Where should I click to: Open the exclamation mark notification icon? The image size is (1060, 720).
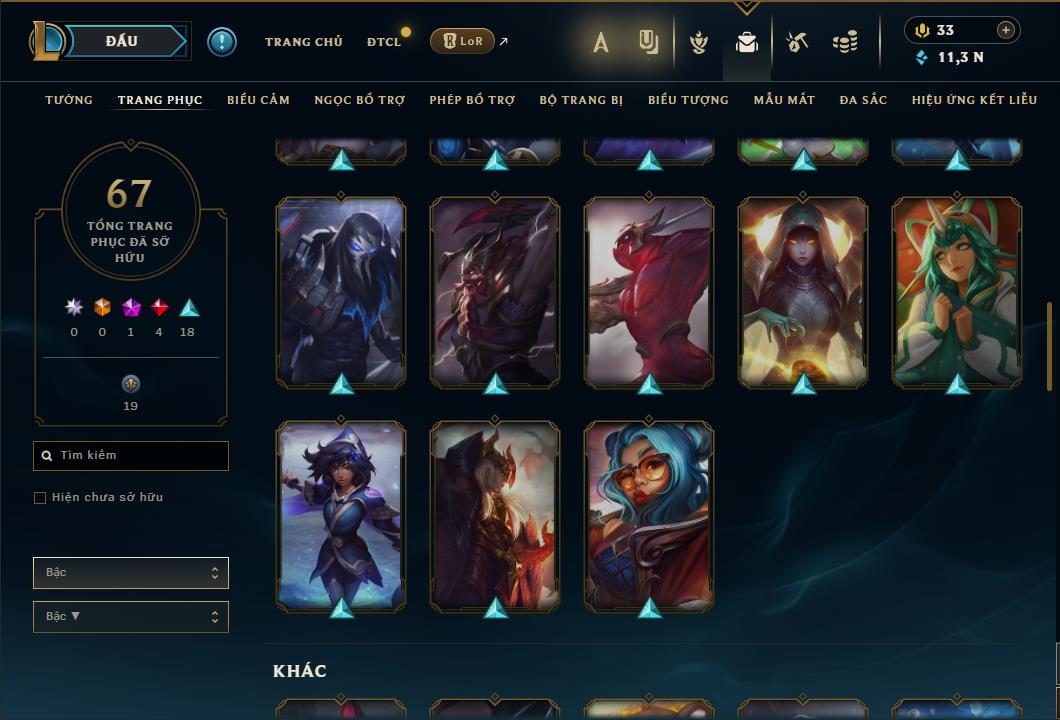coord(222,42)
